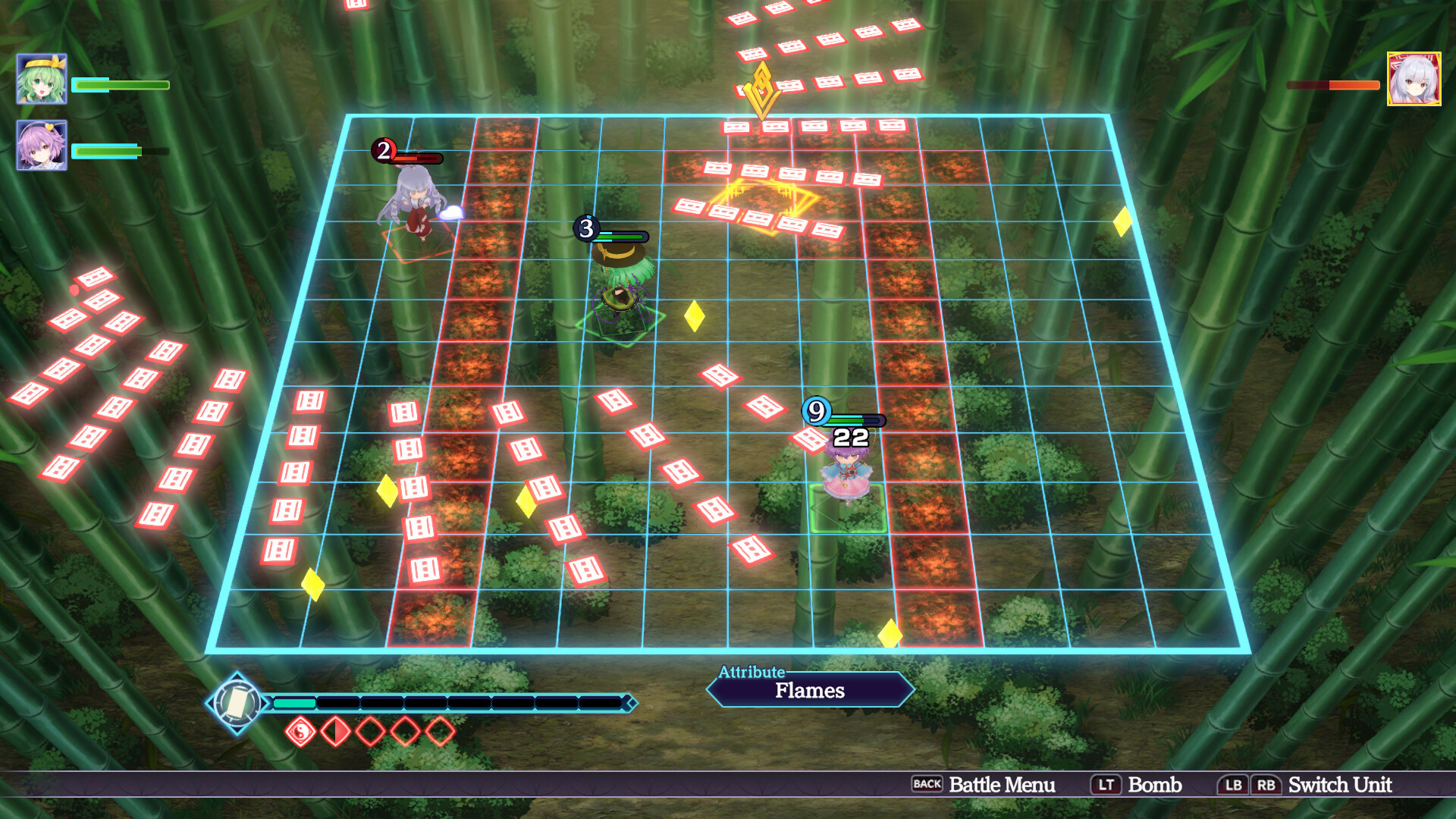1456x819 pixels.
Task: Select the yin-yang bomb stock diamond
Action: point(300,732)
